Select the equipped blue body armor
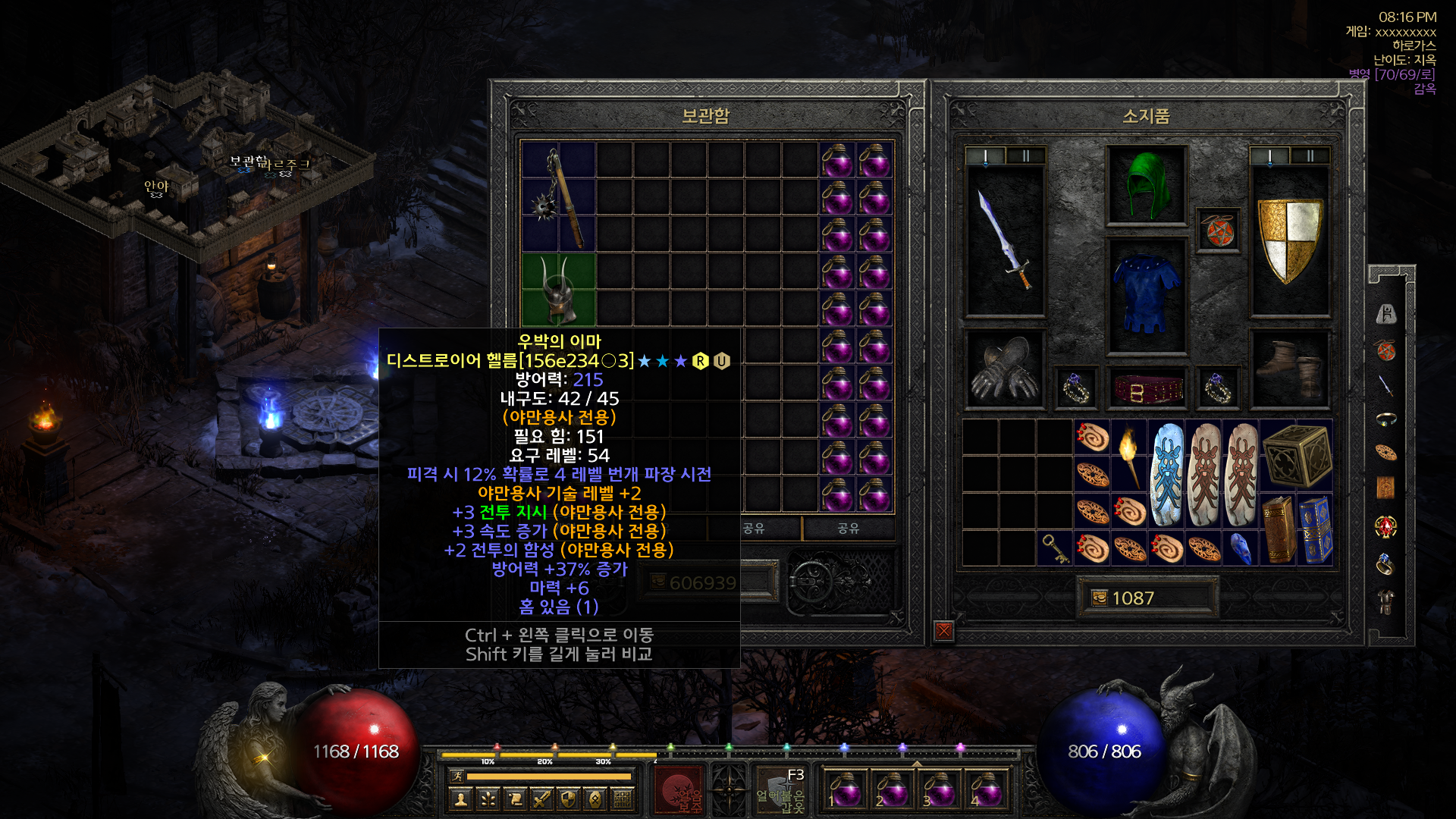 click(1146, 295)
